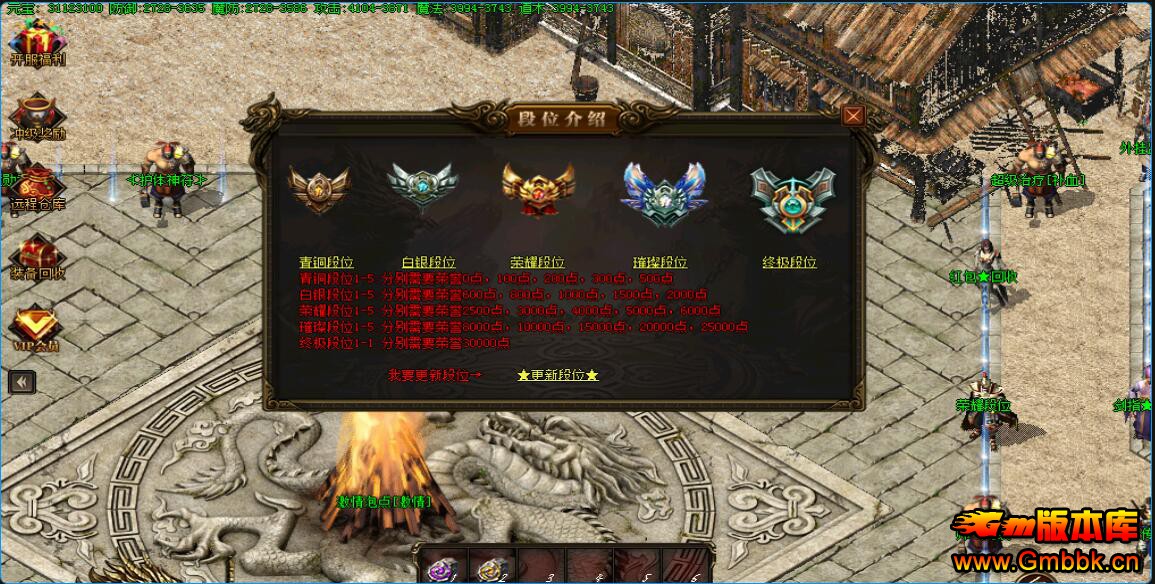Close the 段位介绍 rank window

(852, 115)
